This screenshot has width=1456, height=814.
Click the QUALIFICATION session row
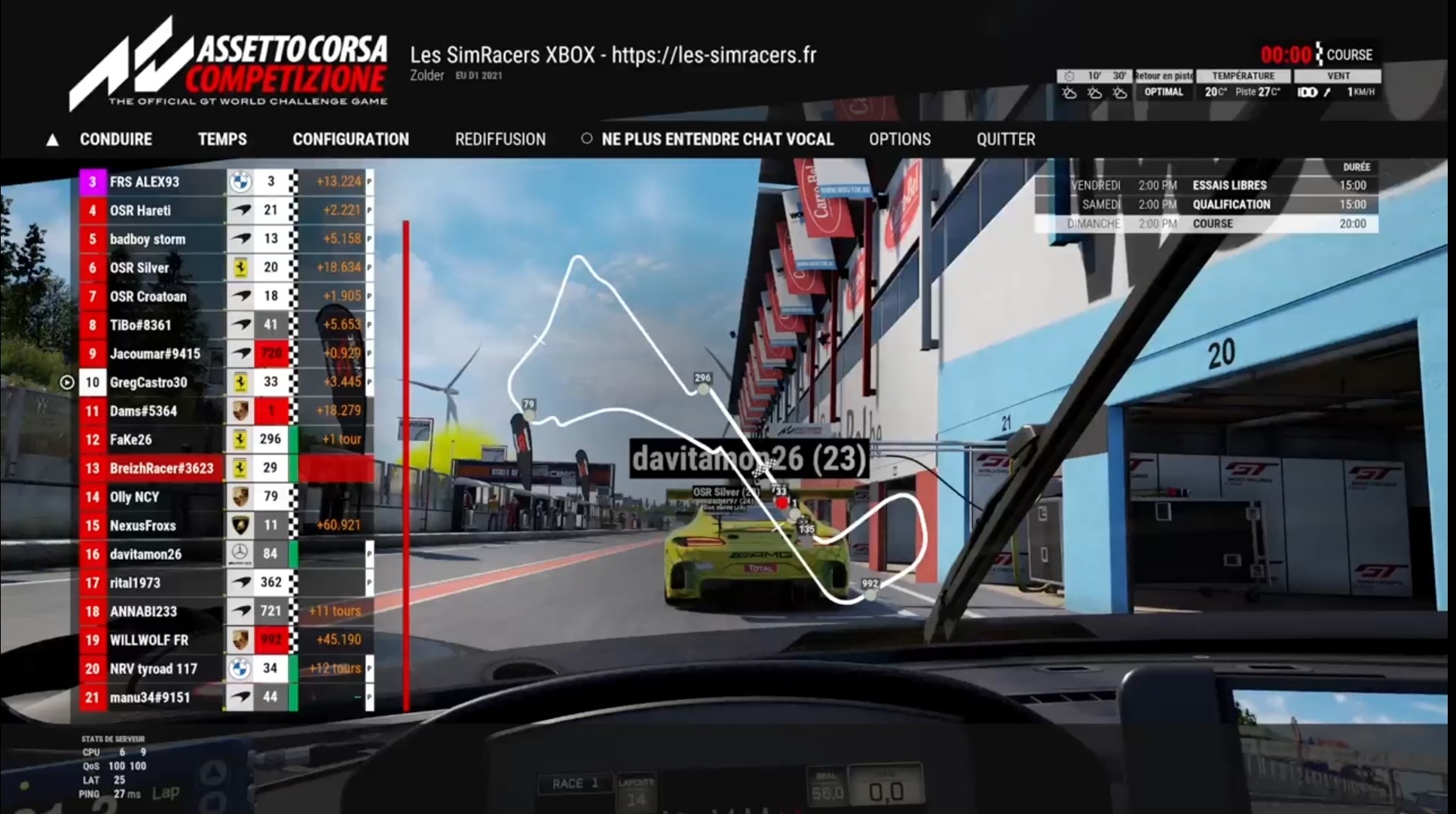[x=1206, y=204]
